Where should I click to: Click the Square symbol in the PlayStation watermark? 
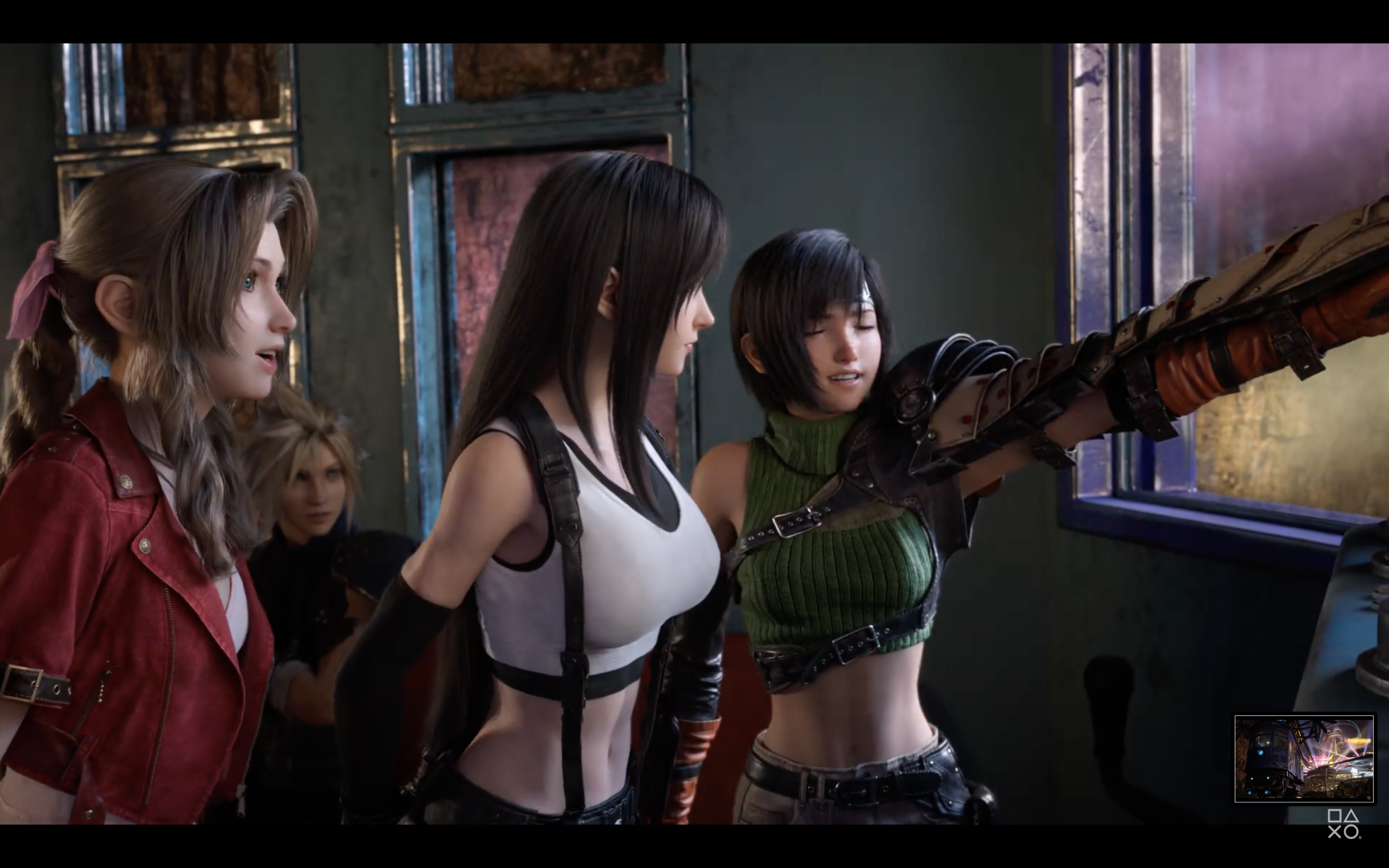1334,816
